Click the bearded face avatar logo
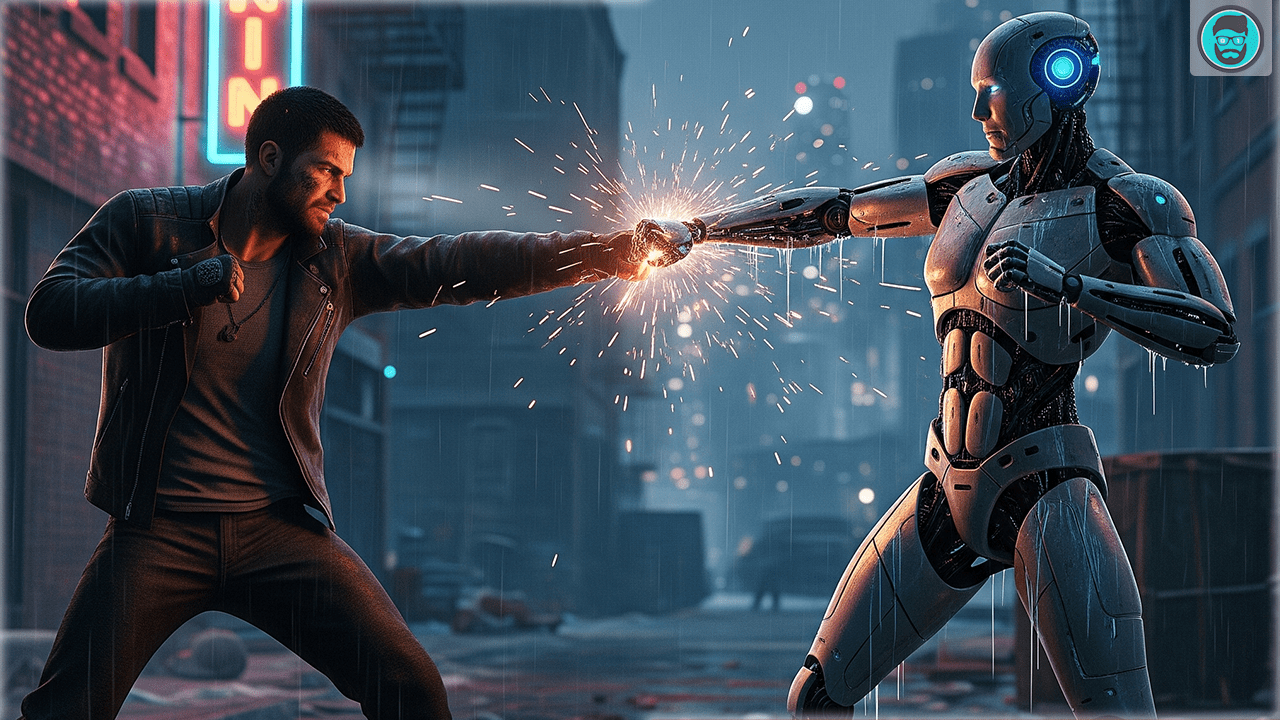Screen dimensions: 1280x720 click(1229, 38)
